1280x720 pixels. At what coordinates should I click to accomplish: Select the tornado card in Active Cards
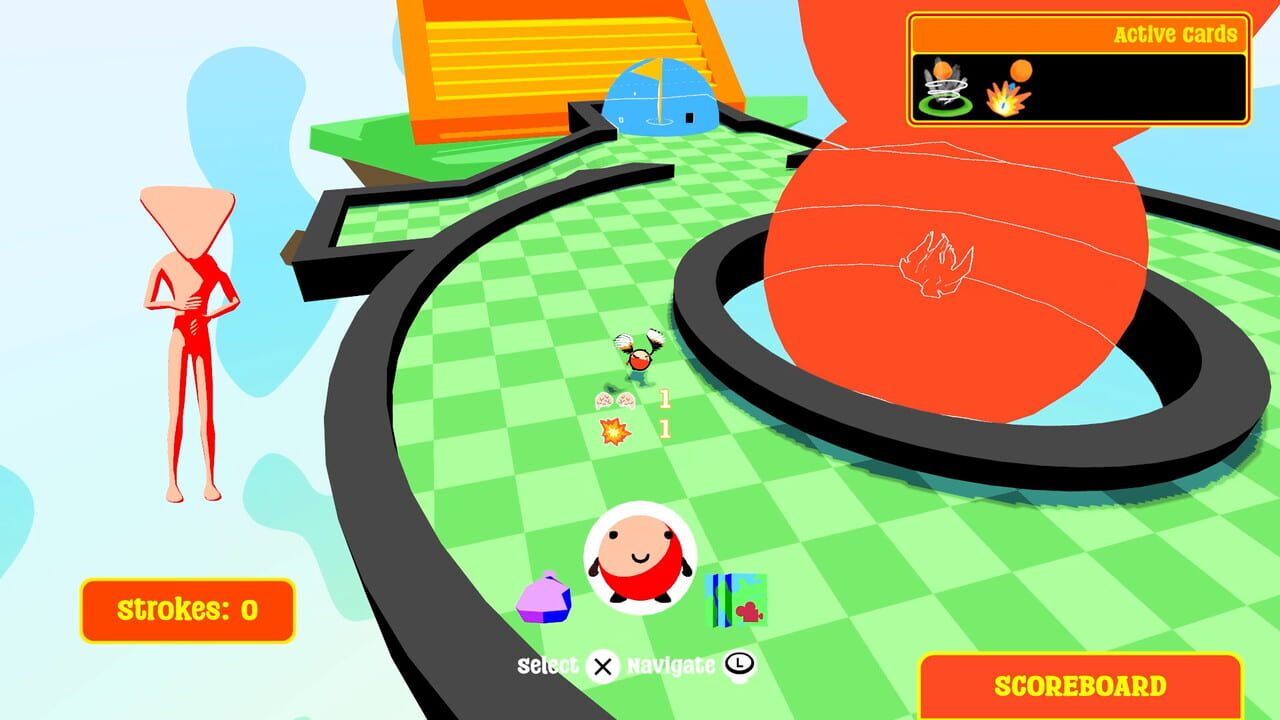pos(948,88)
